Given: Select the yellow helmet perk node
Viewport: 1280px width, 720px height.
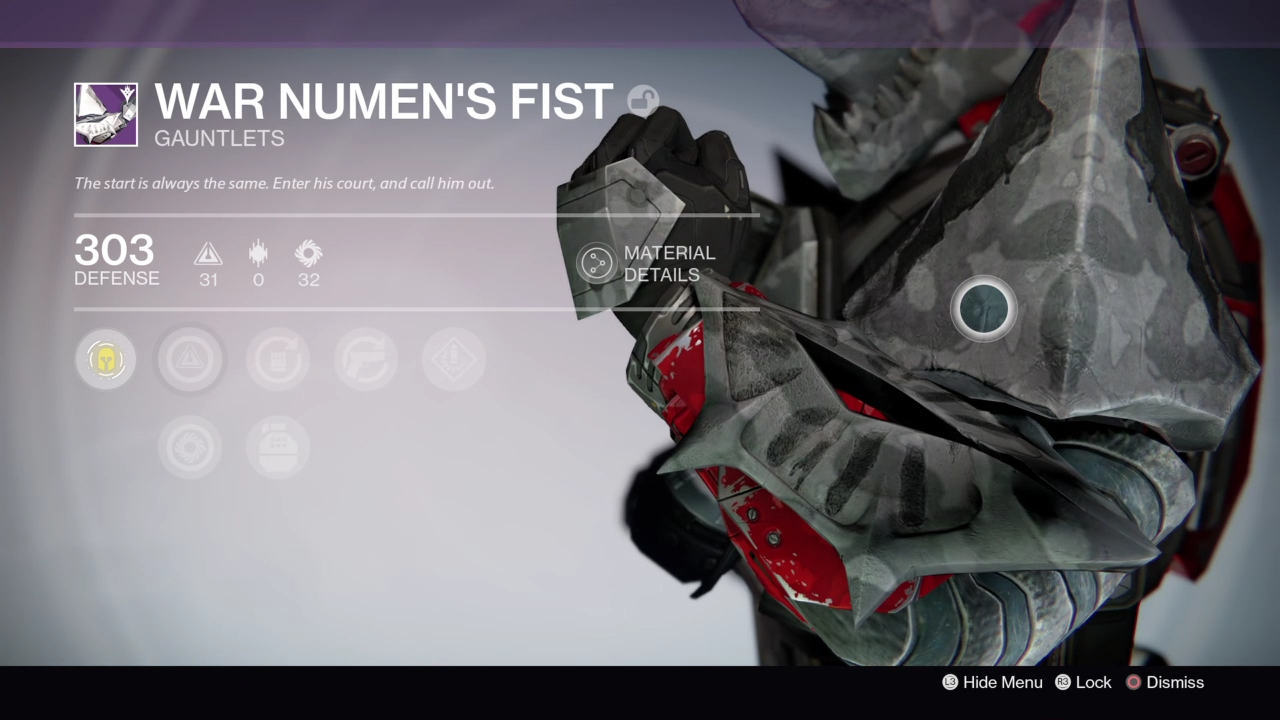Looking at the screenshot, I should click(x=105, y=359).
